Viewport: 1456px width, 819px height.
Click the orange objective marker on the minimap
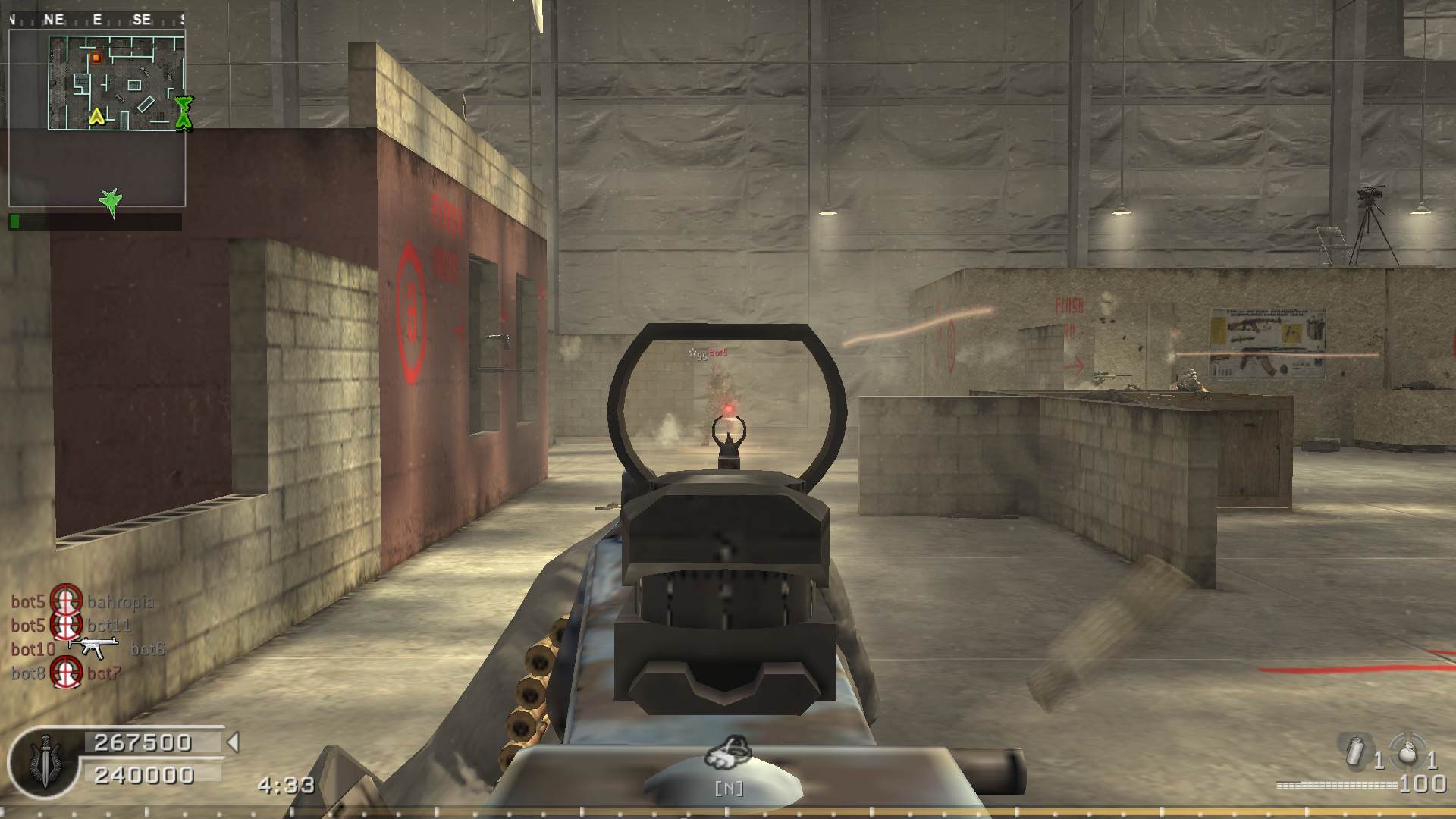96,58
